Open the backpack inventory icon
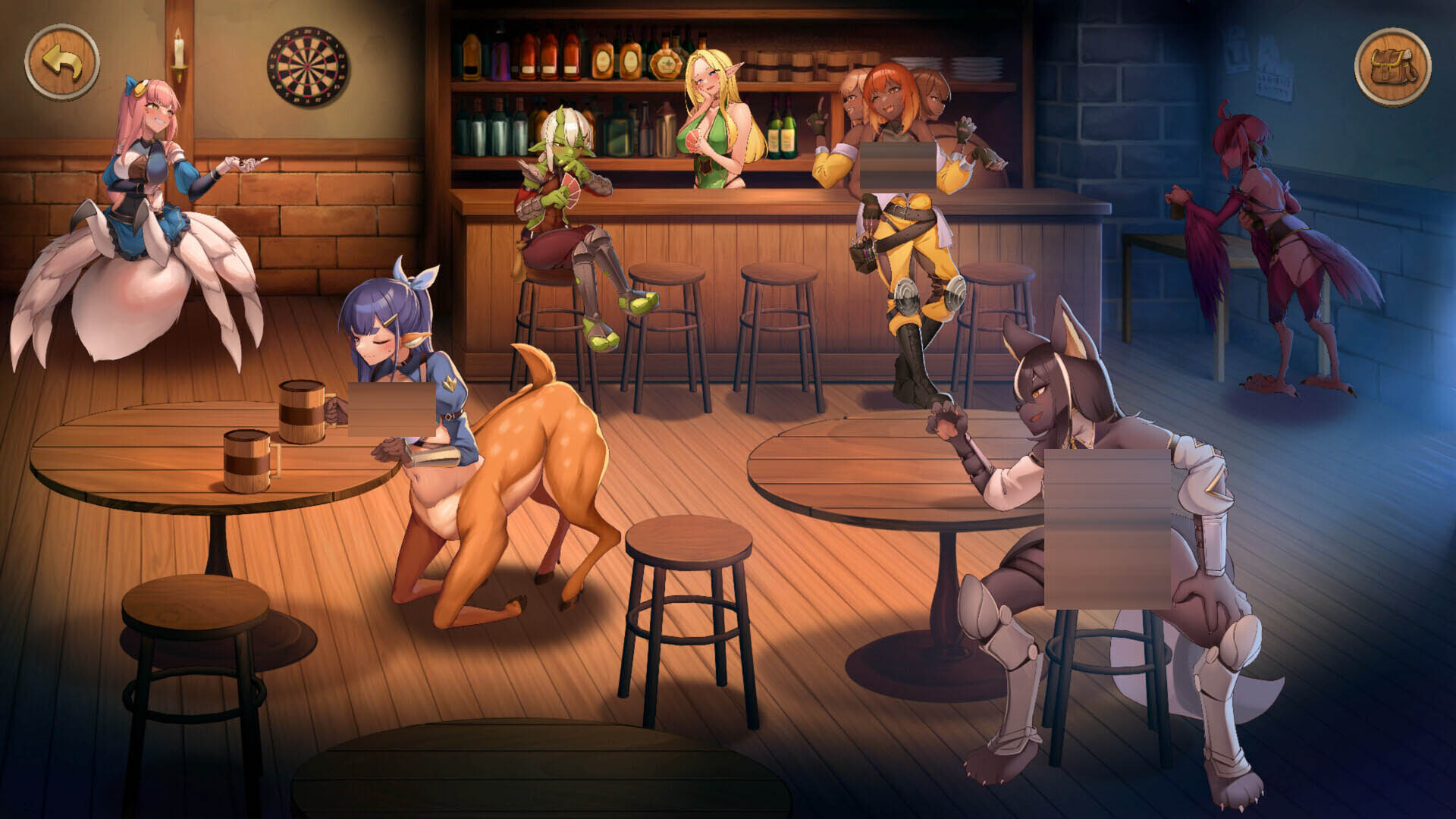 [1392, 67]
